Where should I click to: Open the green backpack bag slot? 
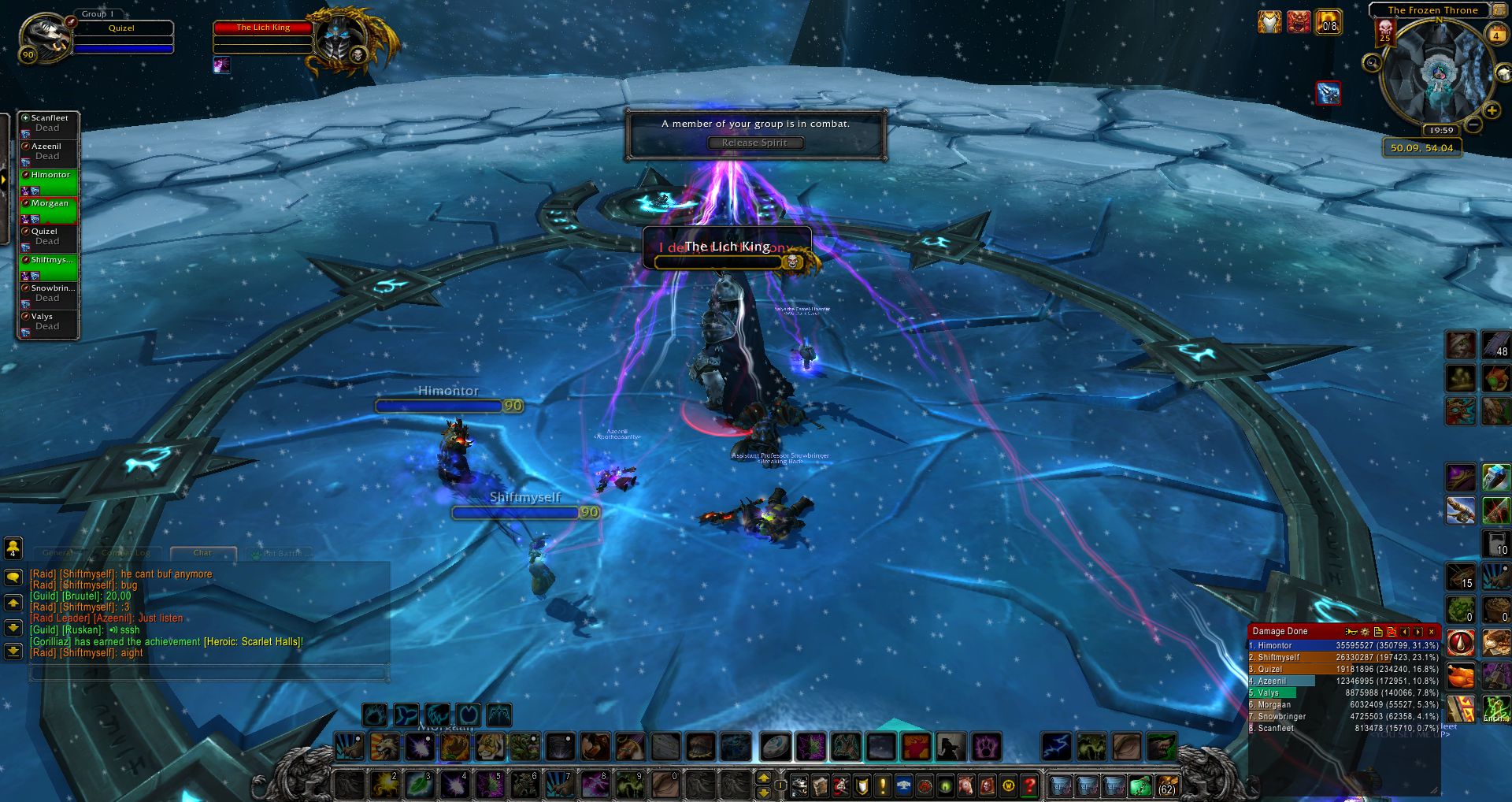1140,785
